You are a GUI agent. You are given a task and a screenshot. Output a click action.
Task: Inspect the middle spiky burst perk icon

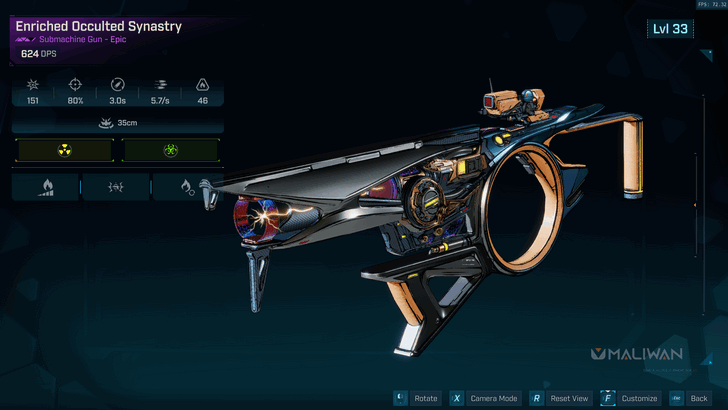[116, 187]
